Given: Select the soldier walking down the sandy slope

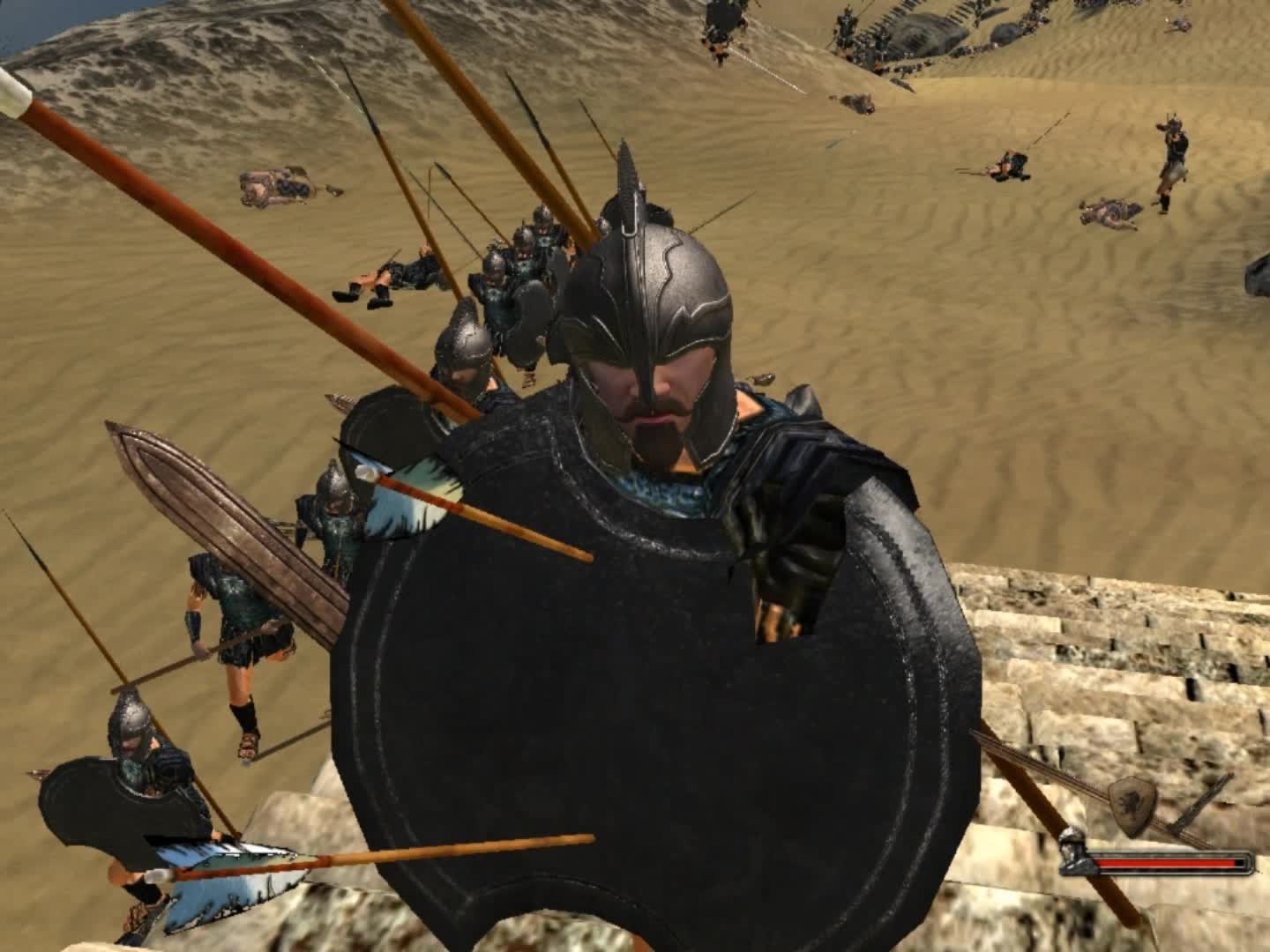Looking at the screenshot, I should pos(238,617).
